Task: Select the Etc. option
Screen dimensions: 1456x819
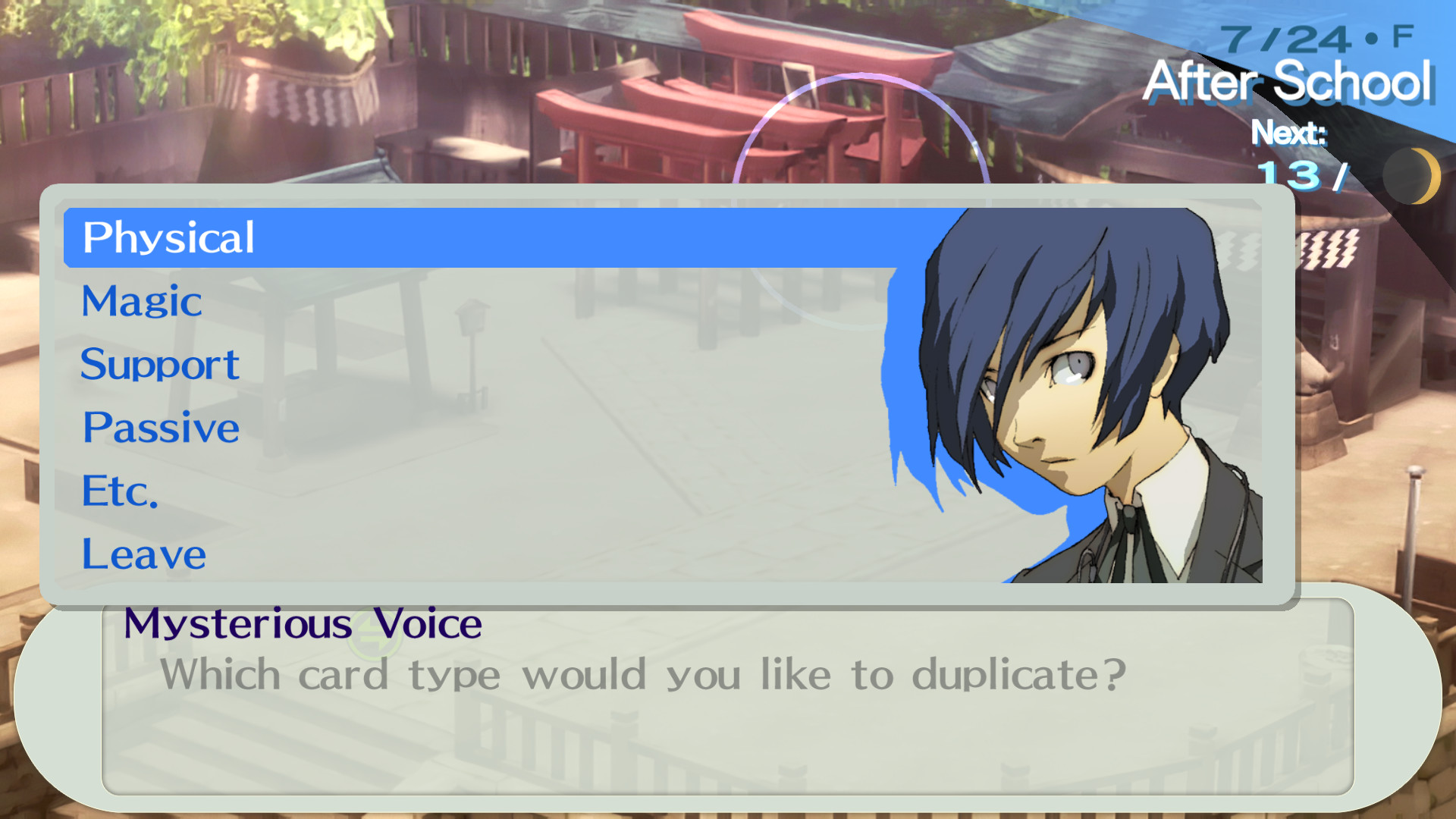Action: click(x=119, y=491)
